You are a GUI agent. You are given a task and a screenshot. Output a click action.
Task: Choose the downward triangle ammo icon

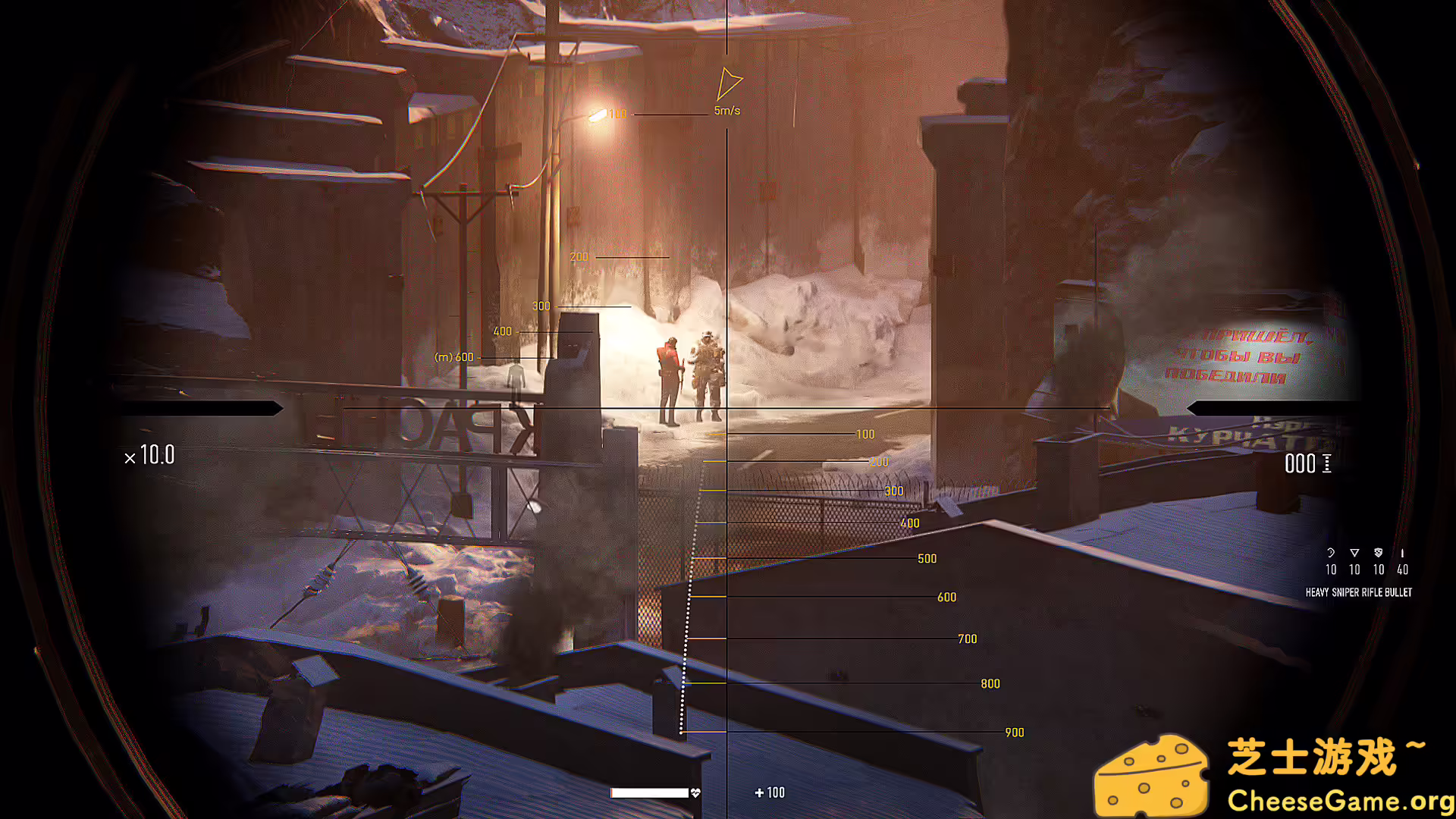tap(1354, 553)
